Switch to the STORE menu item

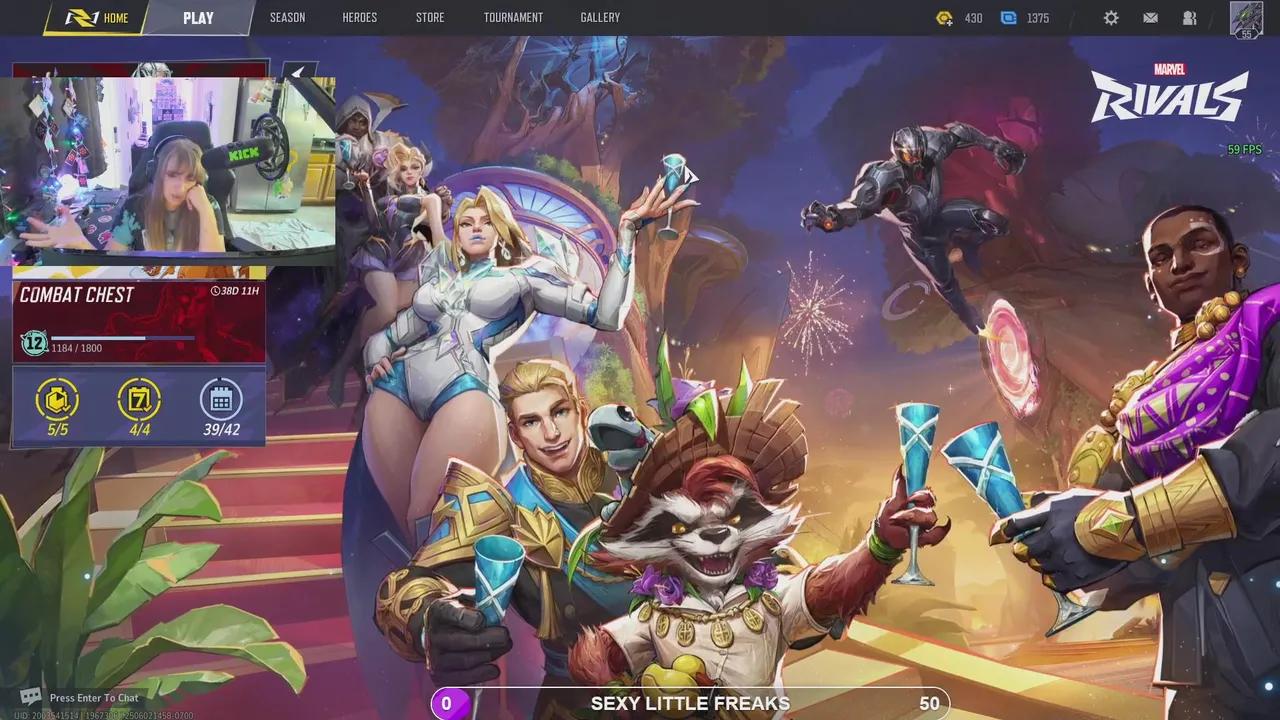coord(430,17)
